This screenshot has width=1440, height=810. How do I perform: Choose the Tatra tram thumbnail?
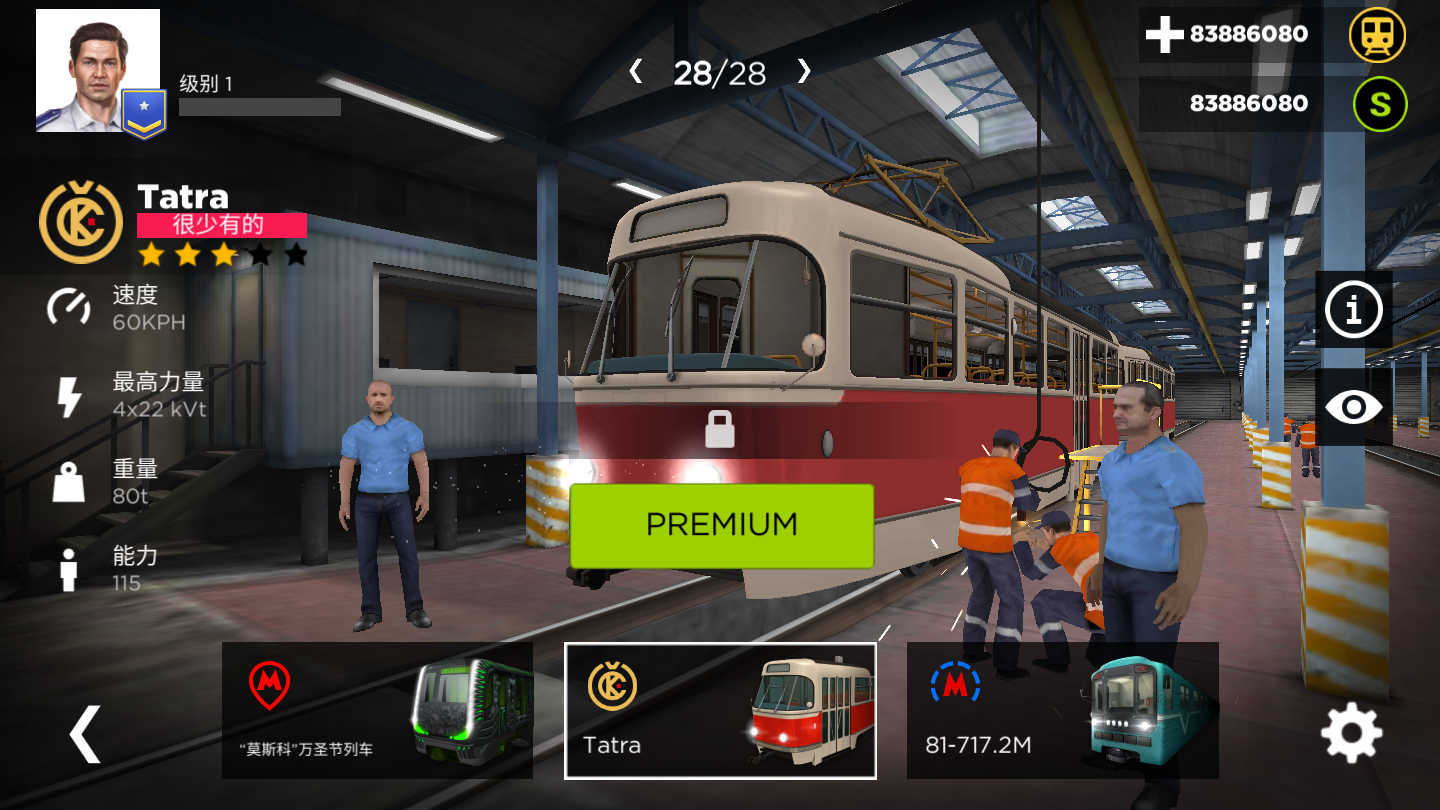click(720, 710)
